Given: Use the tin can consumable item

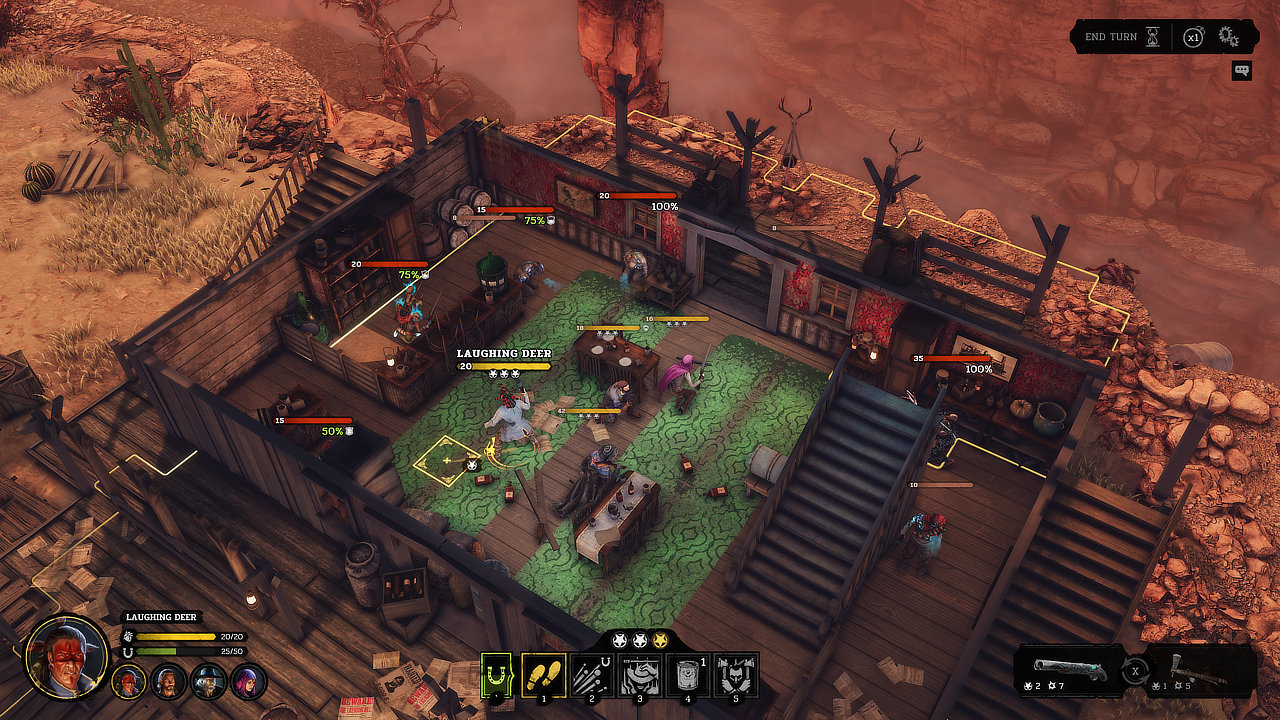Looking at the screenshot, I should 687,675.
